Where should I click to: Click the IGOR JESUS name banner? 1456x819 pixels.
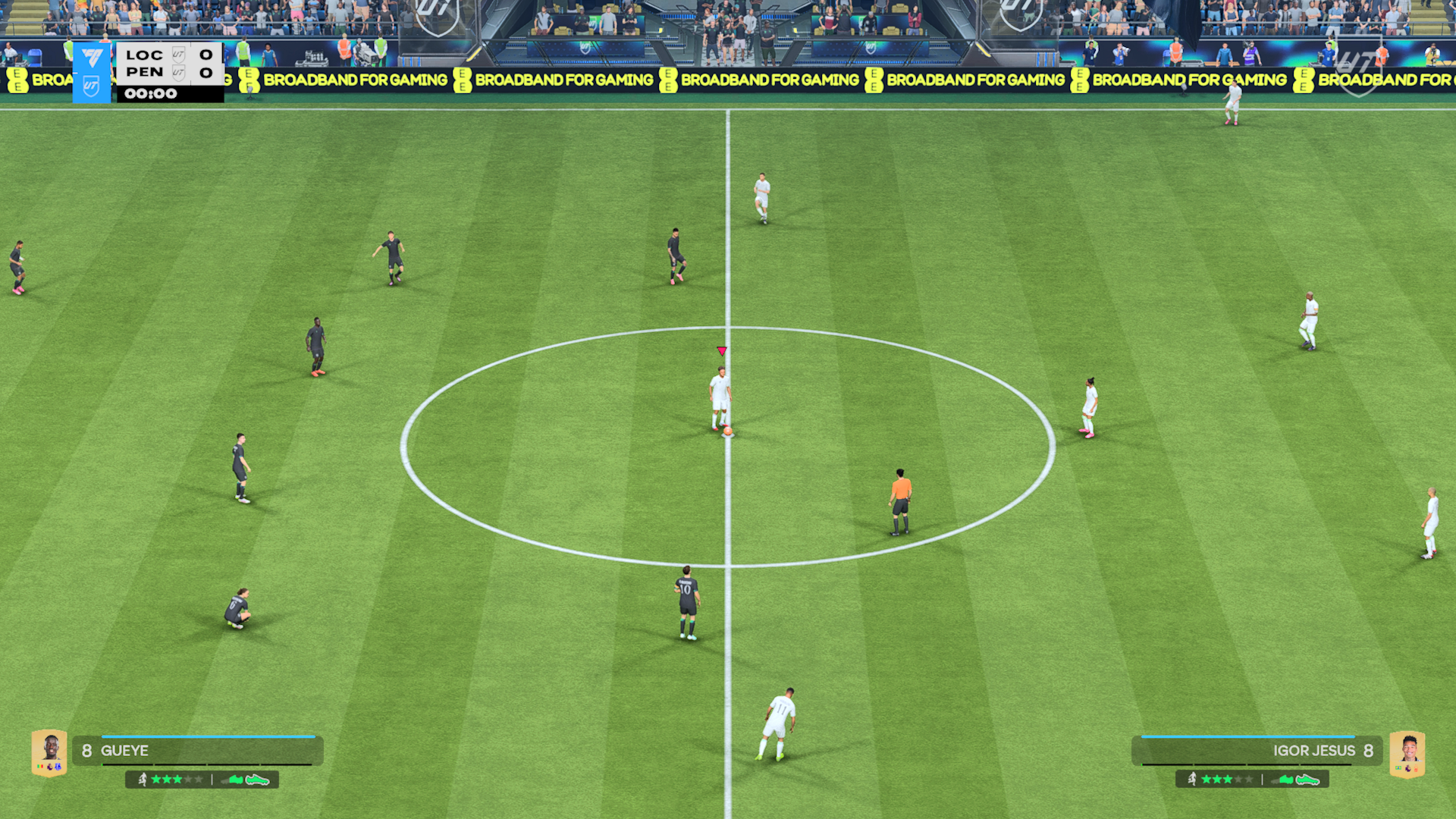[x=1315, y=750]
